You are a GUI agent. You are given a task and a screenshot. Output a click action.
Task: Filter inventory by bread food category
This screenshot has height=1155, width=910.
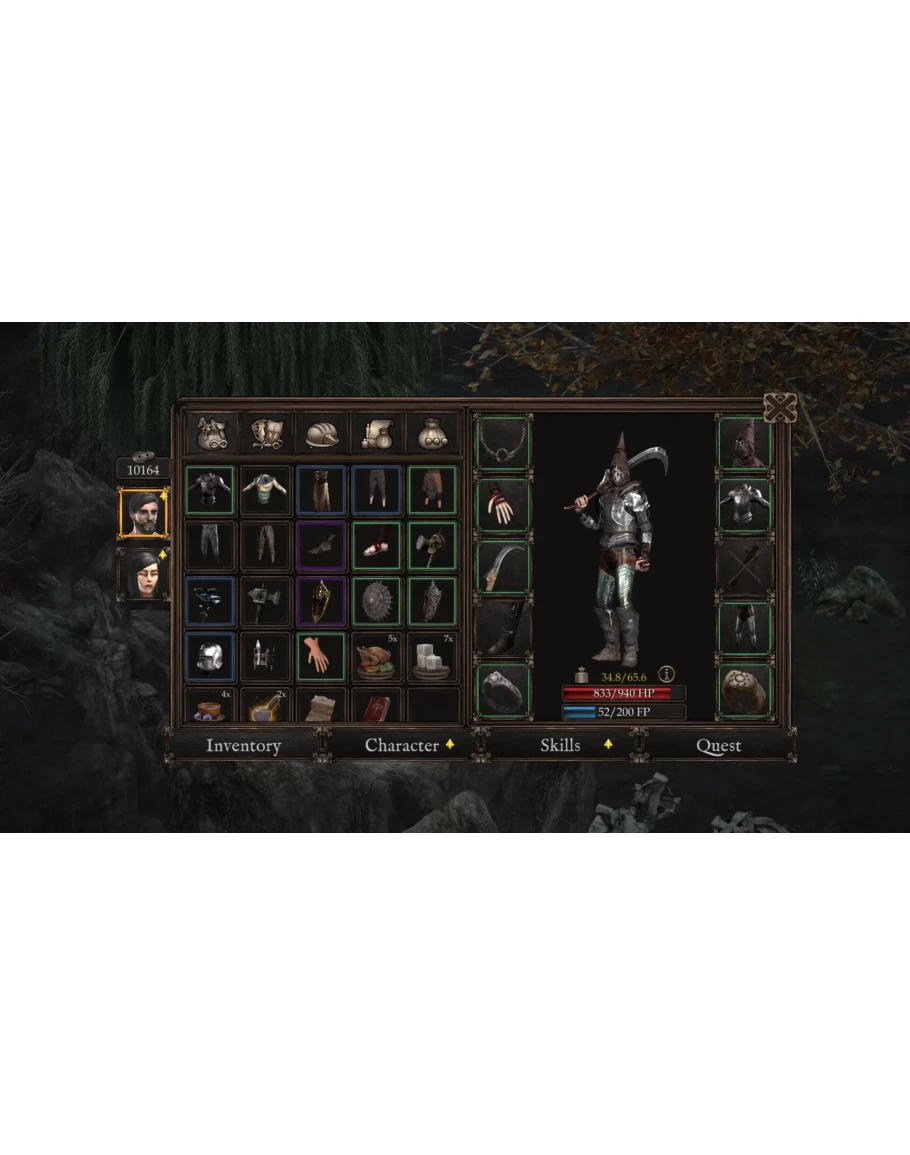(322, 433)
